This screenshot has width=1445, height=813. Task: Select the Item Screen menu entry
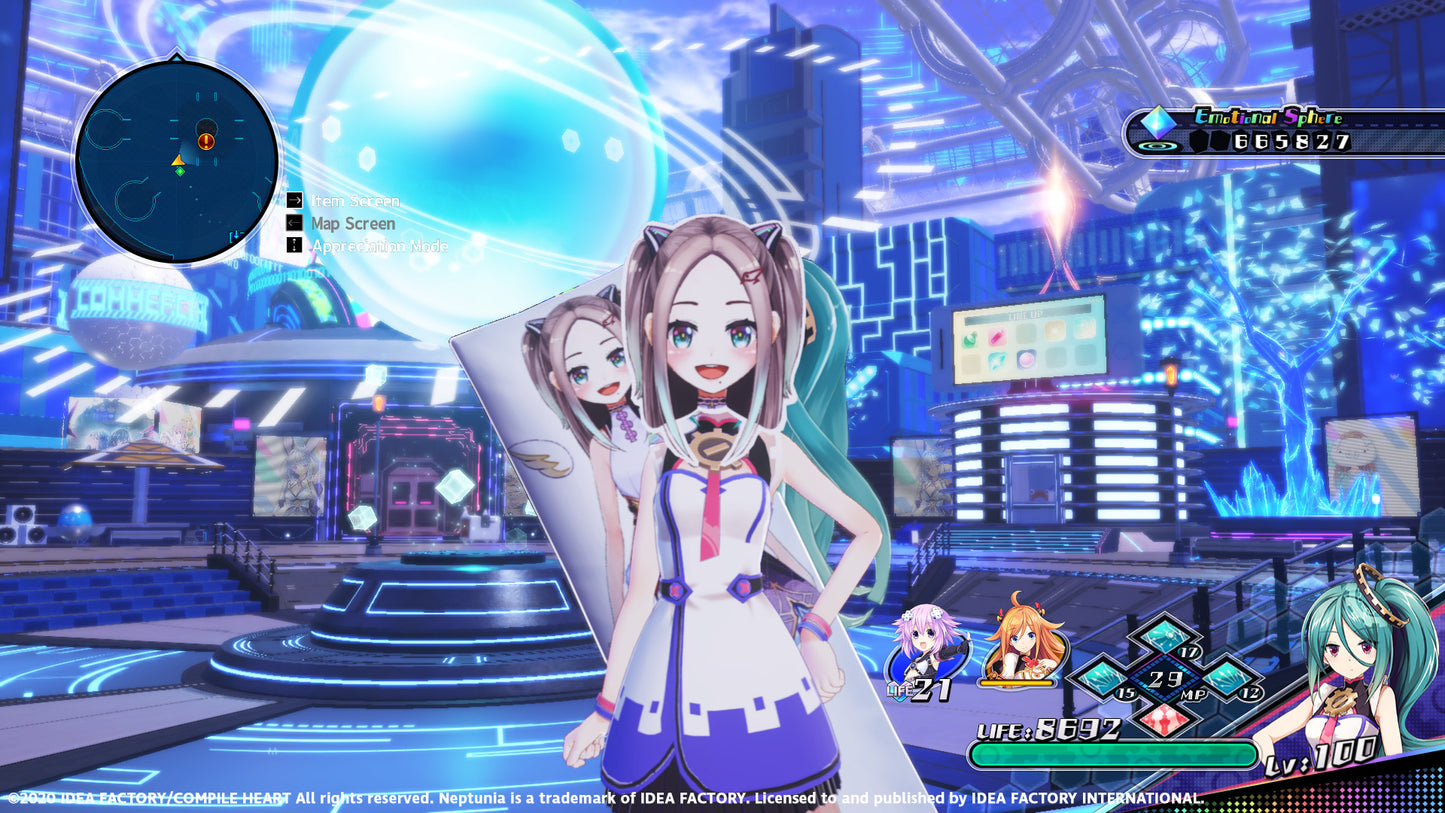coord(355,200)
